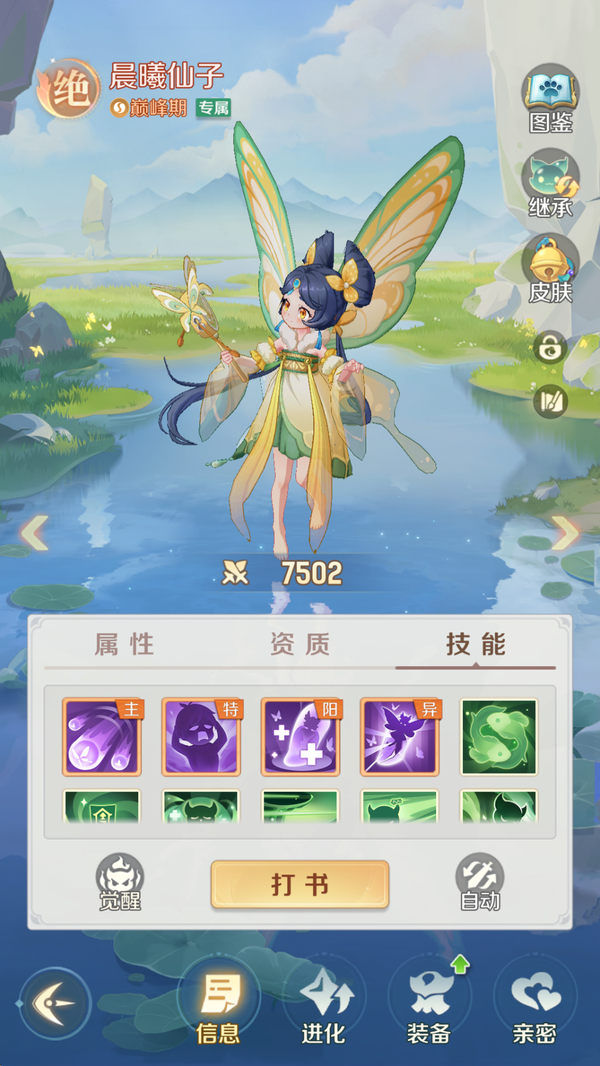Go back with the round arrow button
This screenshot has width=600, height=1066.
coord(55,1003)
